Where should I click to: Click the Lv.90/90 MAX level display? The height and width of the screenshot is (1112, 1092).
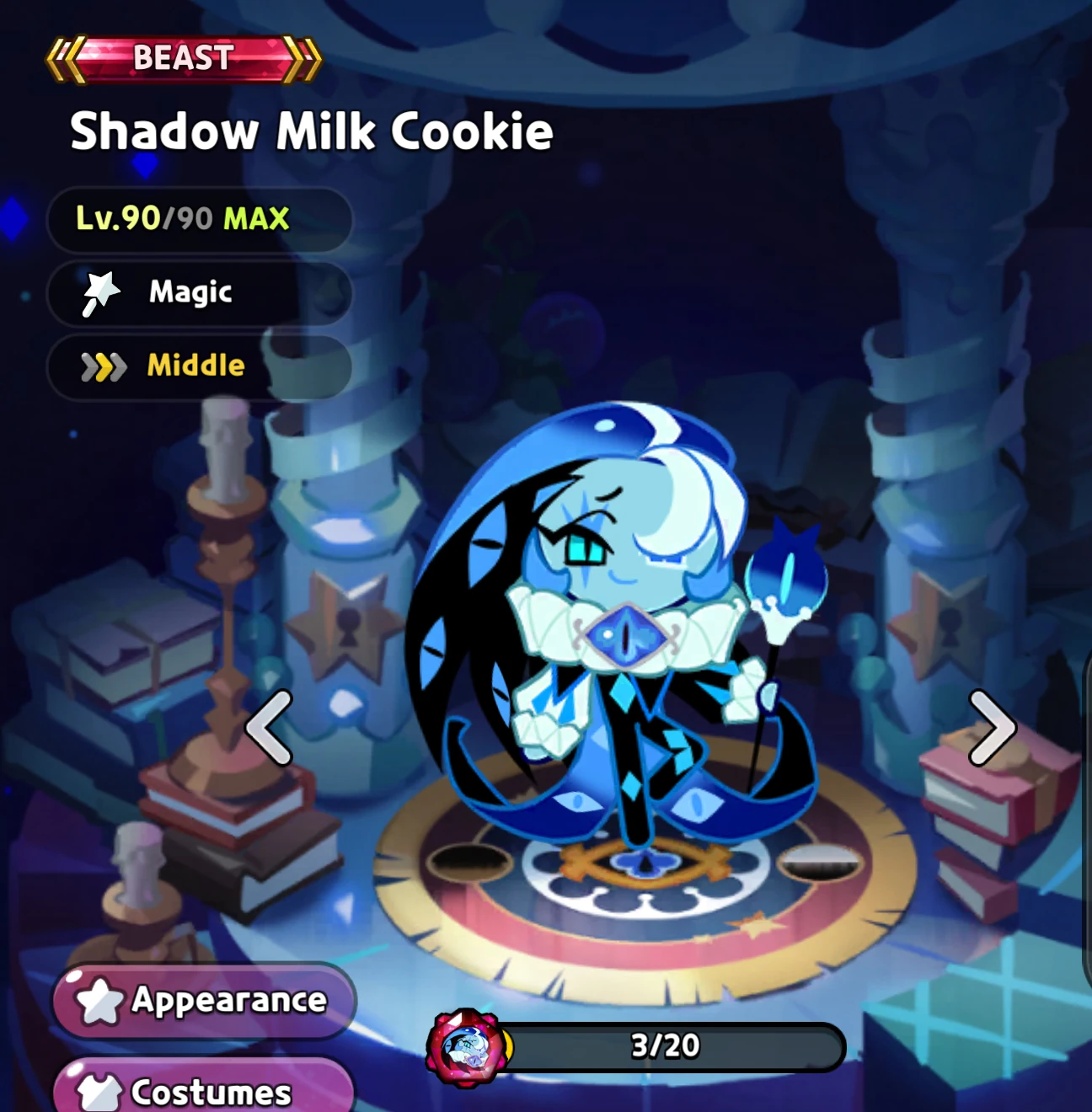[199, 219]
